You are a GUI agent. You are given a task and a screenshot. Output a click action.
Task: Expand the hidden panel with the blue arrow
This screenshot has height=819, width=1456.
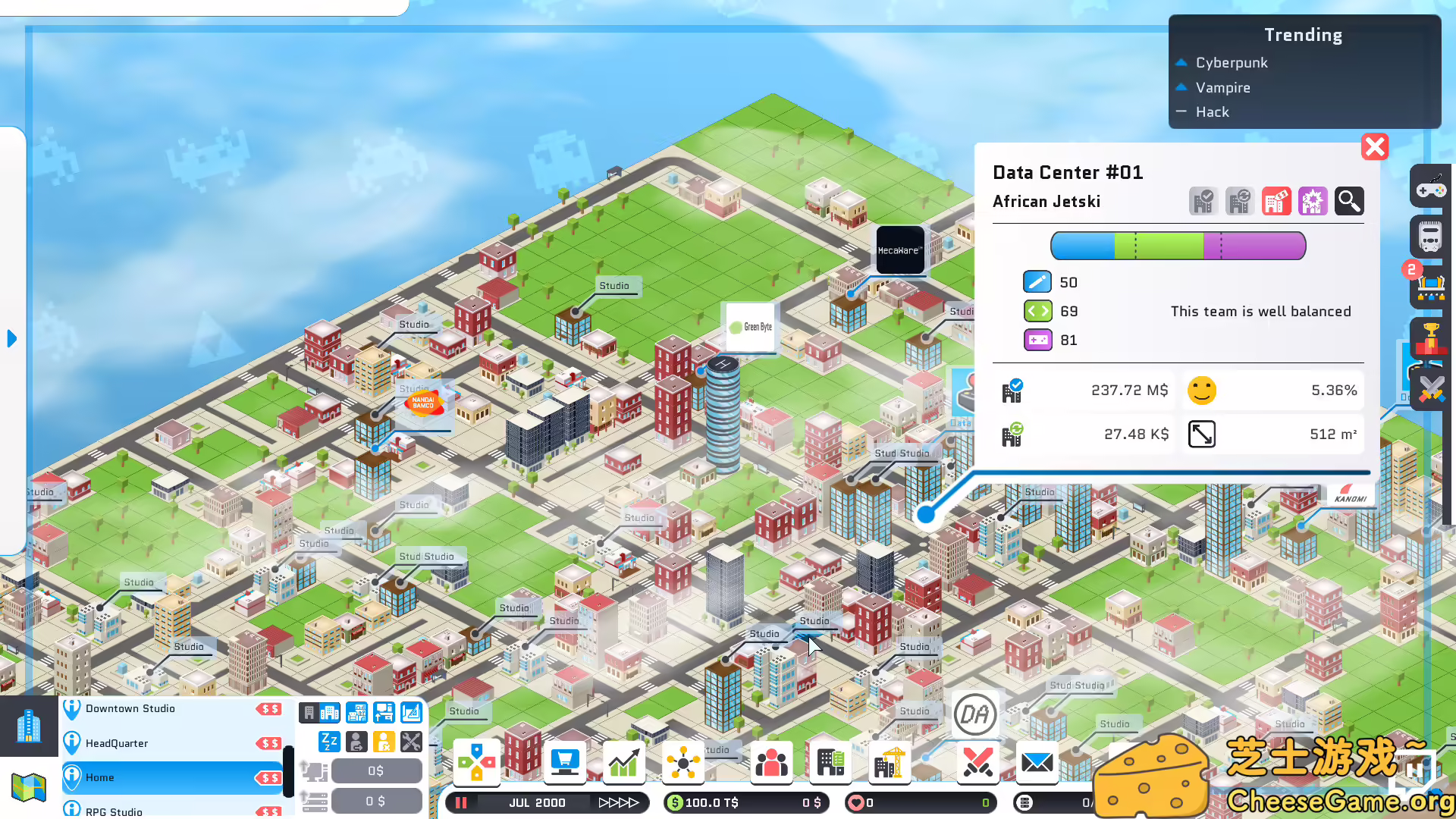point(11,339)
